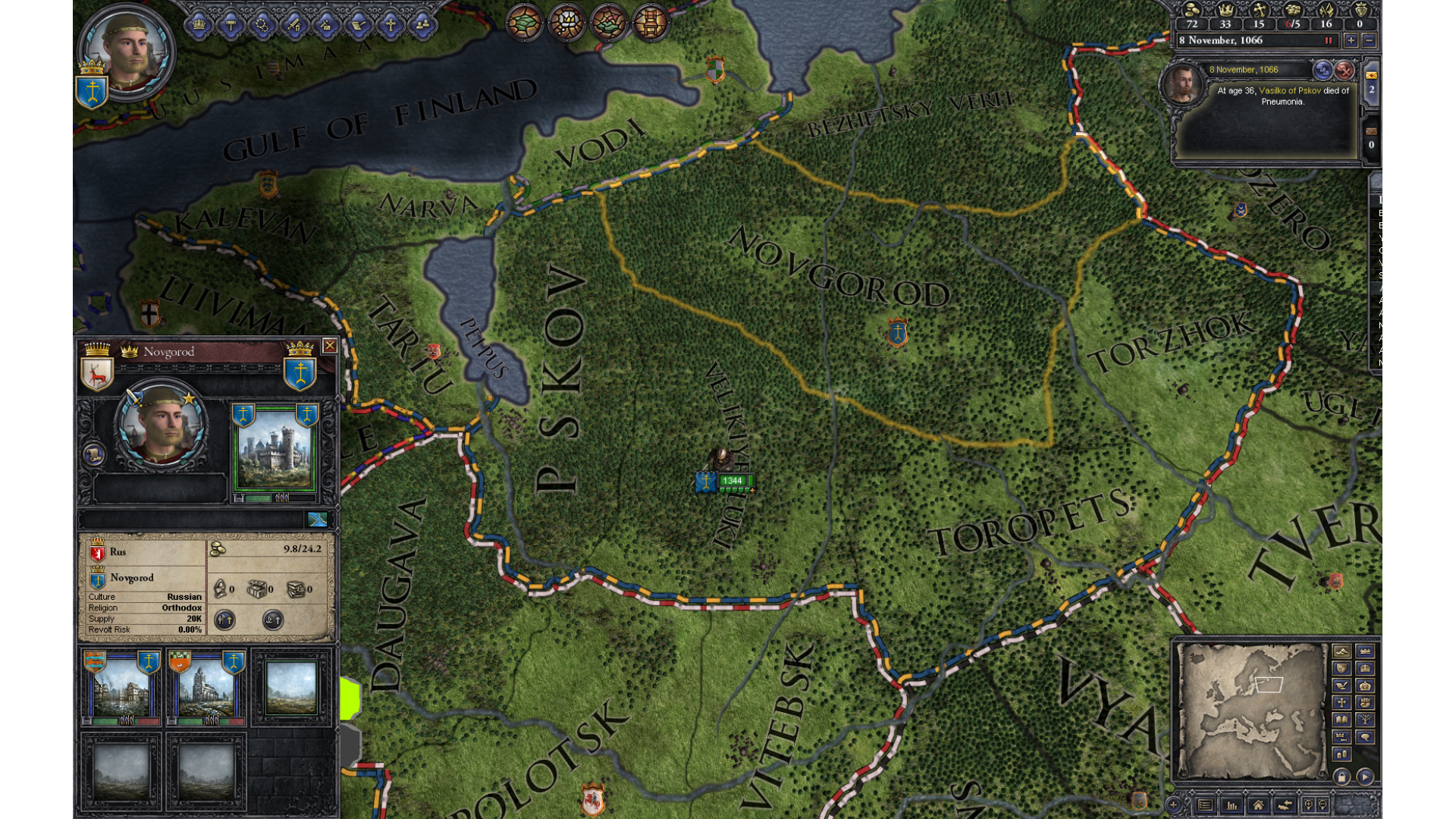This screenshot has height=819, width=1456.
Task: Click the Vasilko of Pskov name link
Action: [x=1289, y=91]
